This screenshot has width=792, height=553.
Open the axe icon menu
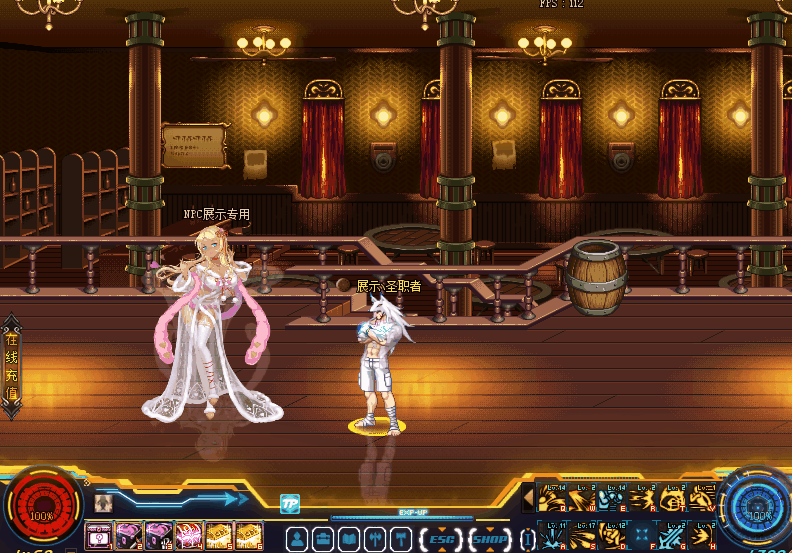click(x=375, y=540)
